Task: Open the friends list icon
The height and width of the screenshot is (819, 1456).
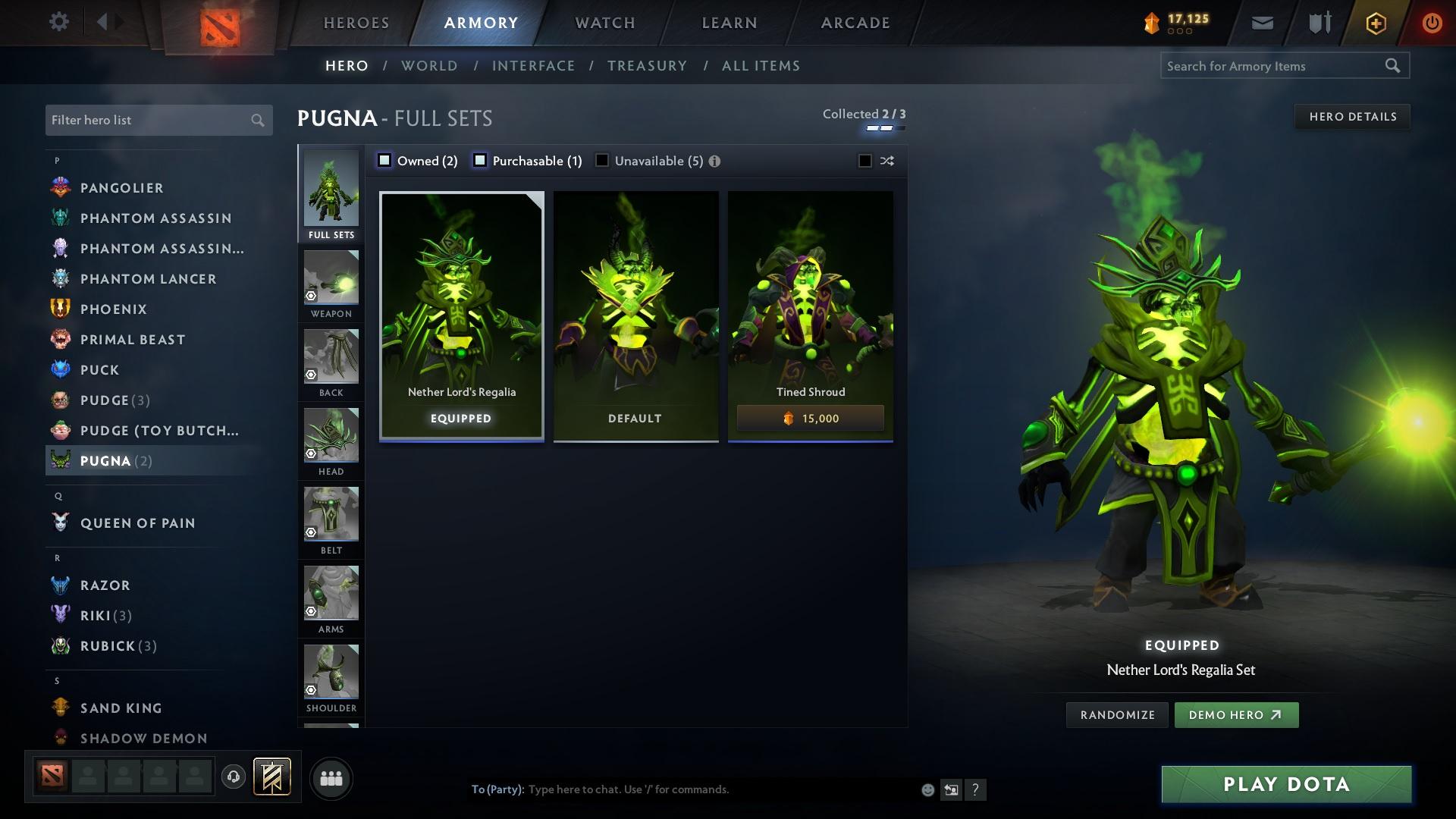Action: pyautogui.click(x=330, y=778)
